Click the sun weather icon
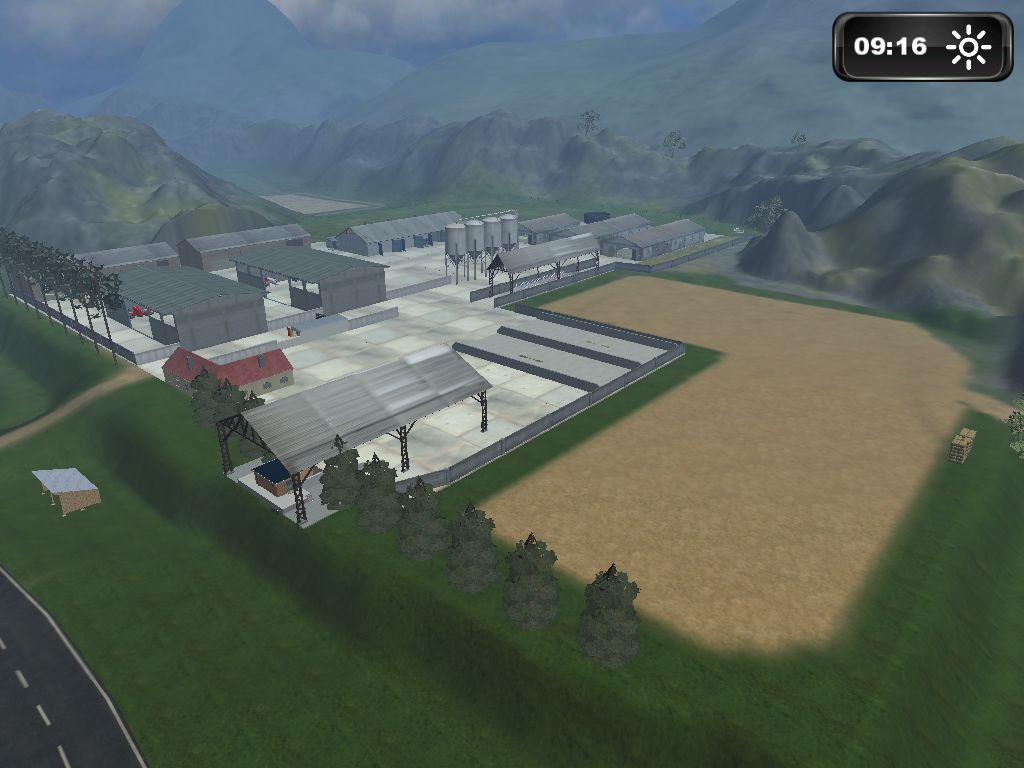1024x768 pixels. [968, 47]
